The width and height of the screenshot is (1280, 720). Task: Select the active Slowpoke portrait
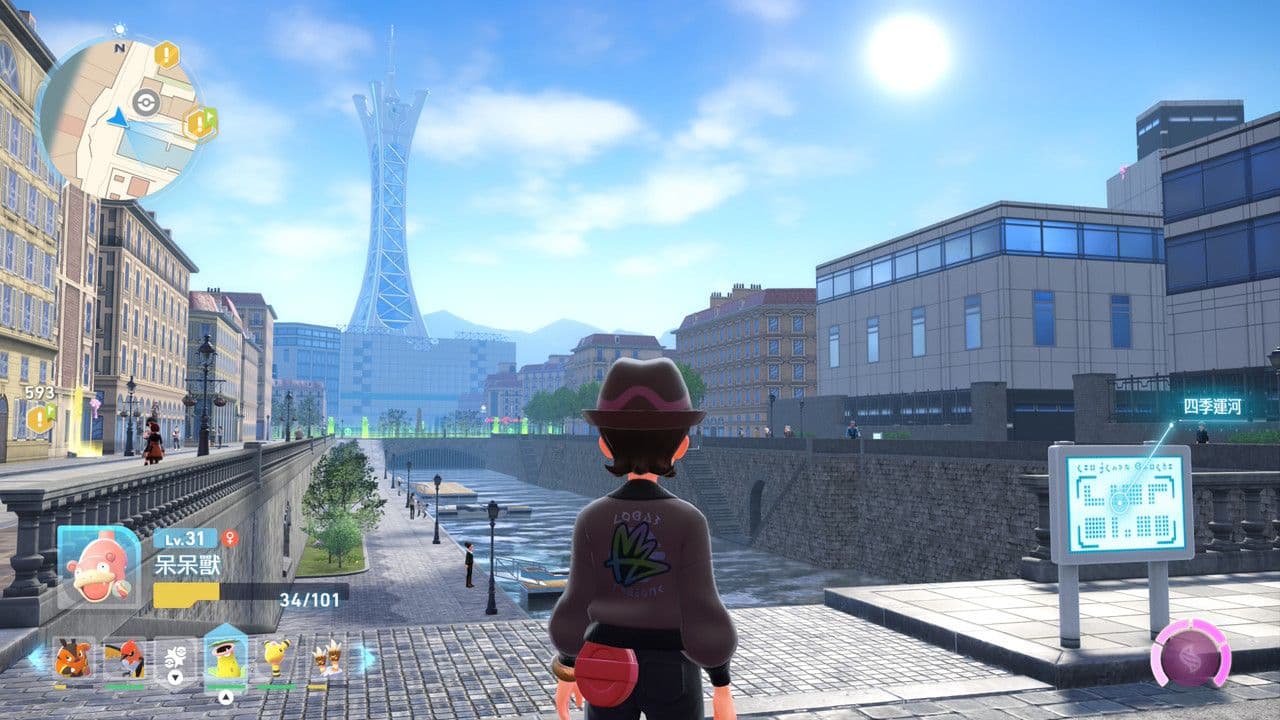[x=98, y=566]
